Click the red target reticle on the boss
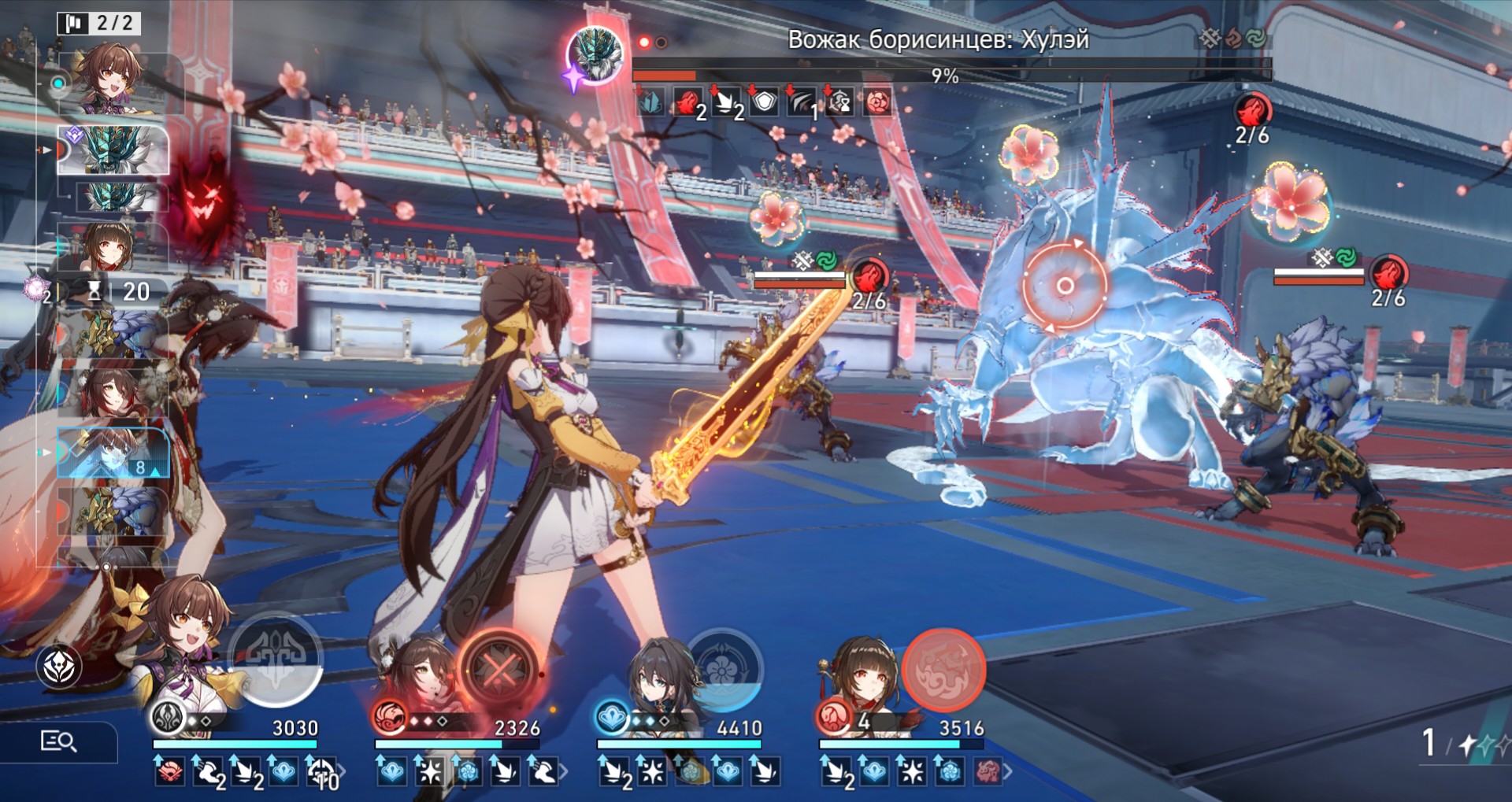Viewport: 1512px width, 802px height. point(1064,285)
